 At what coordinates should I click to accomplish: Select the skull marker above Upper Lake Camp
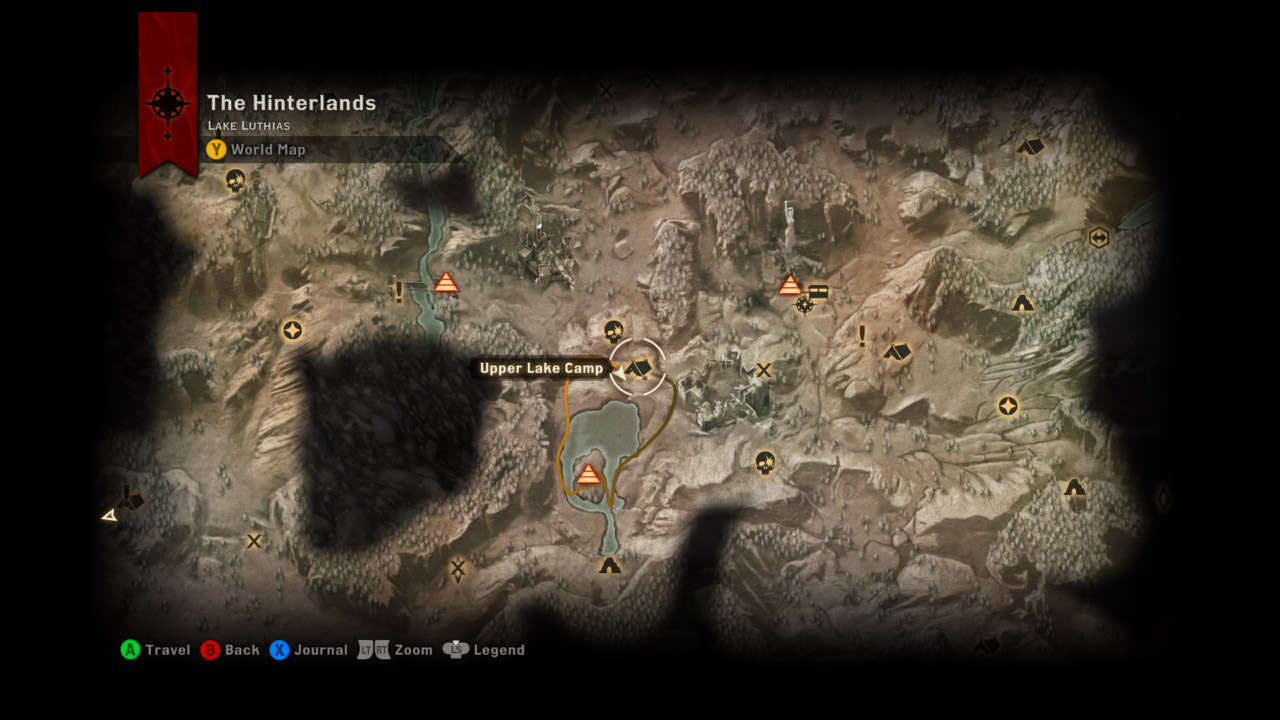pos(614,331)
